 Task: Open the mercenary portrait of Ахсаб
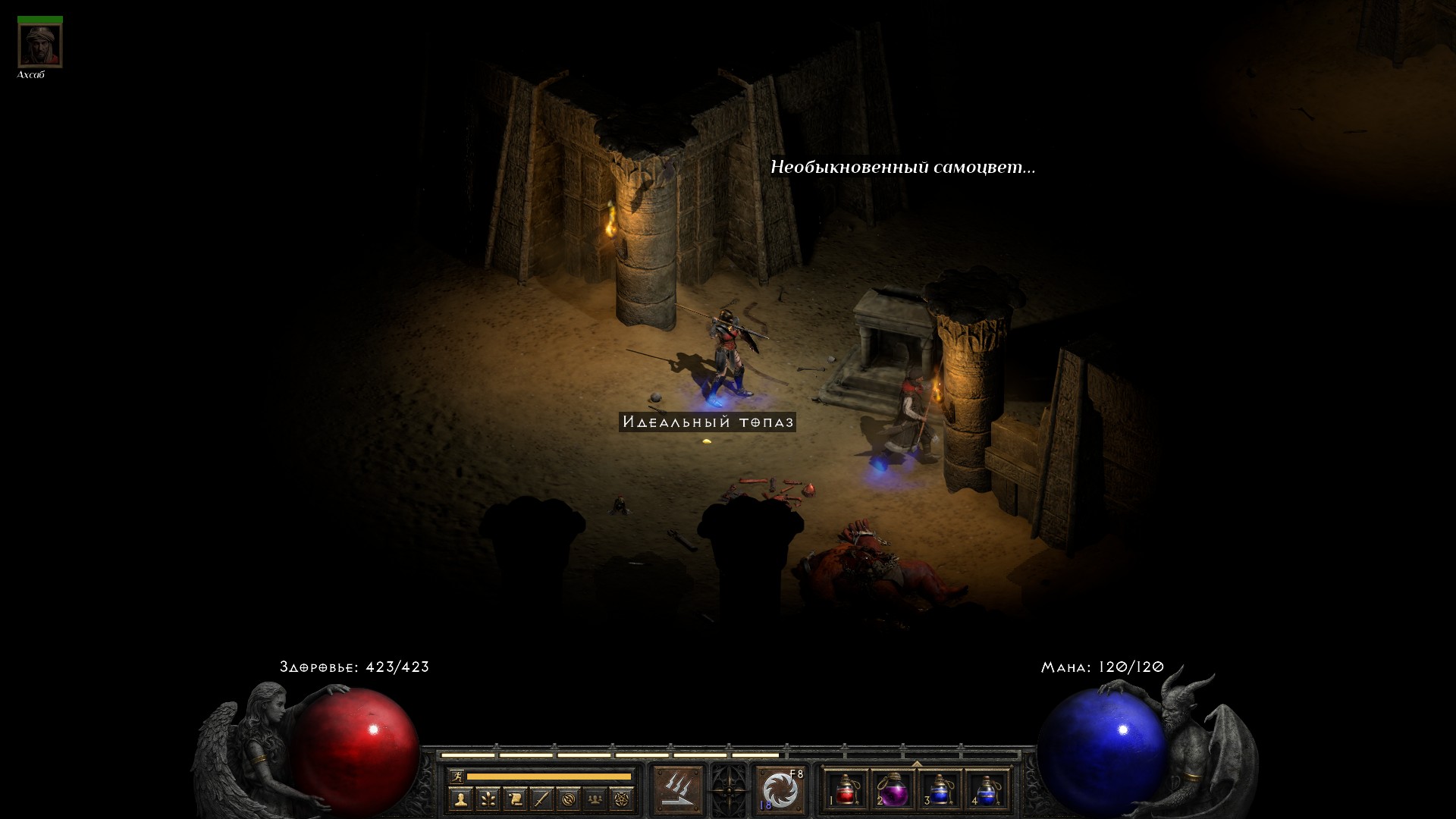(x=39, y=45)
